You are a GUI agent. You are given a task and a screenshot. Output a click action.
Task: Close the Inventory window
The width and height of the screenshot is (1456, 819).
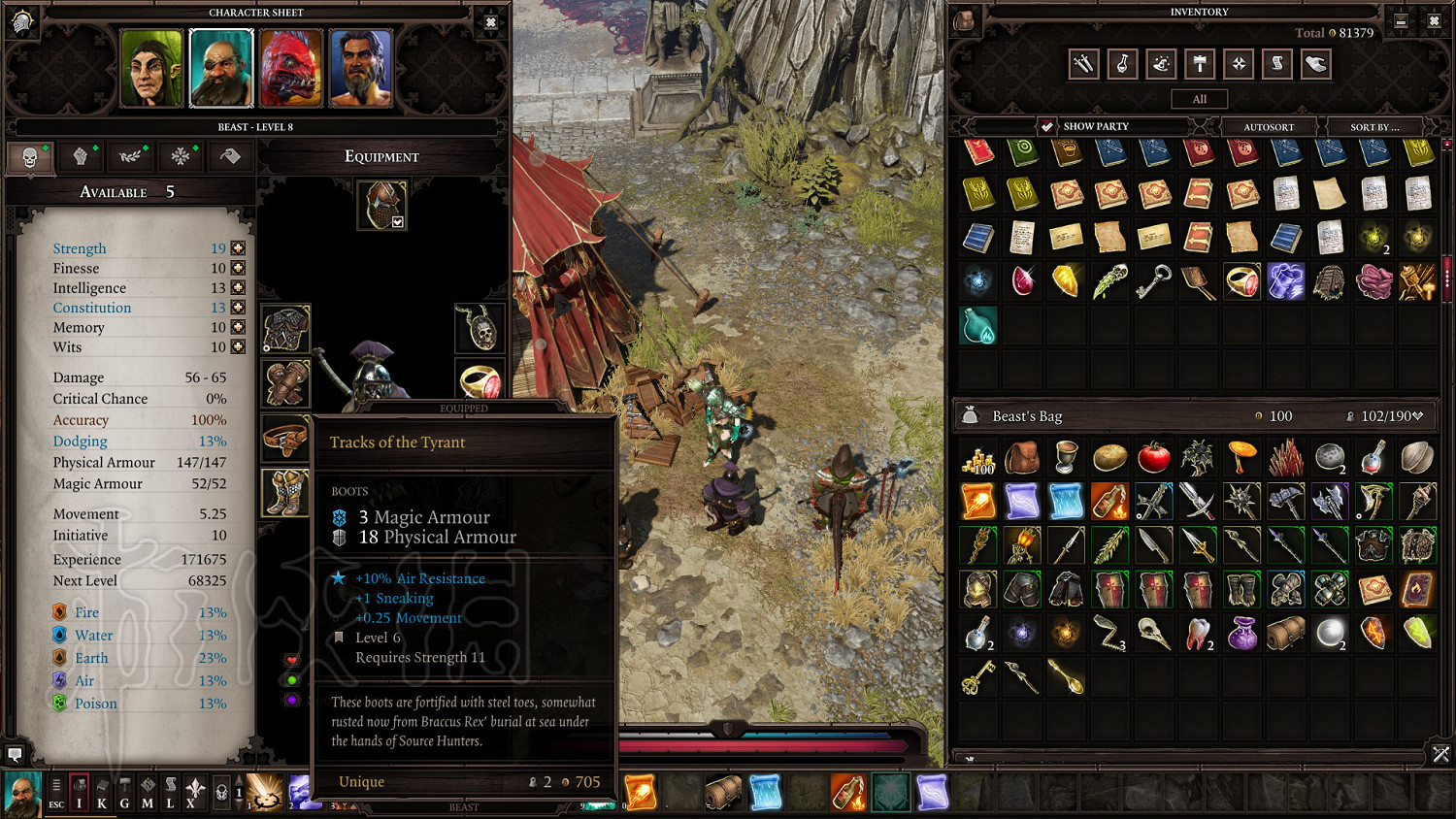pos(1434,20)
